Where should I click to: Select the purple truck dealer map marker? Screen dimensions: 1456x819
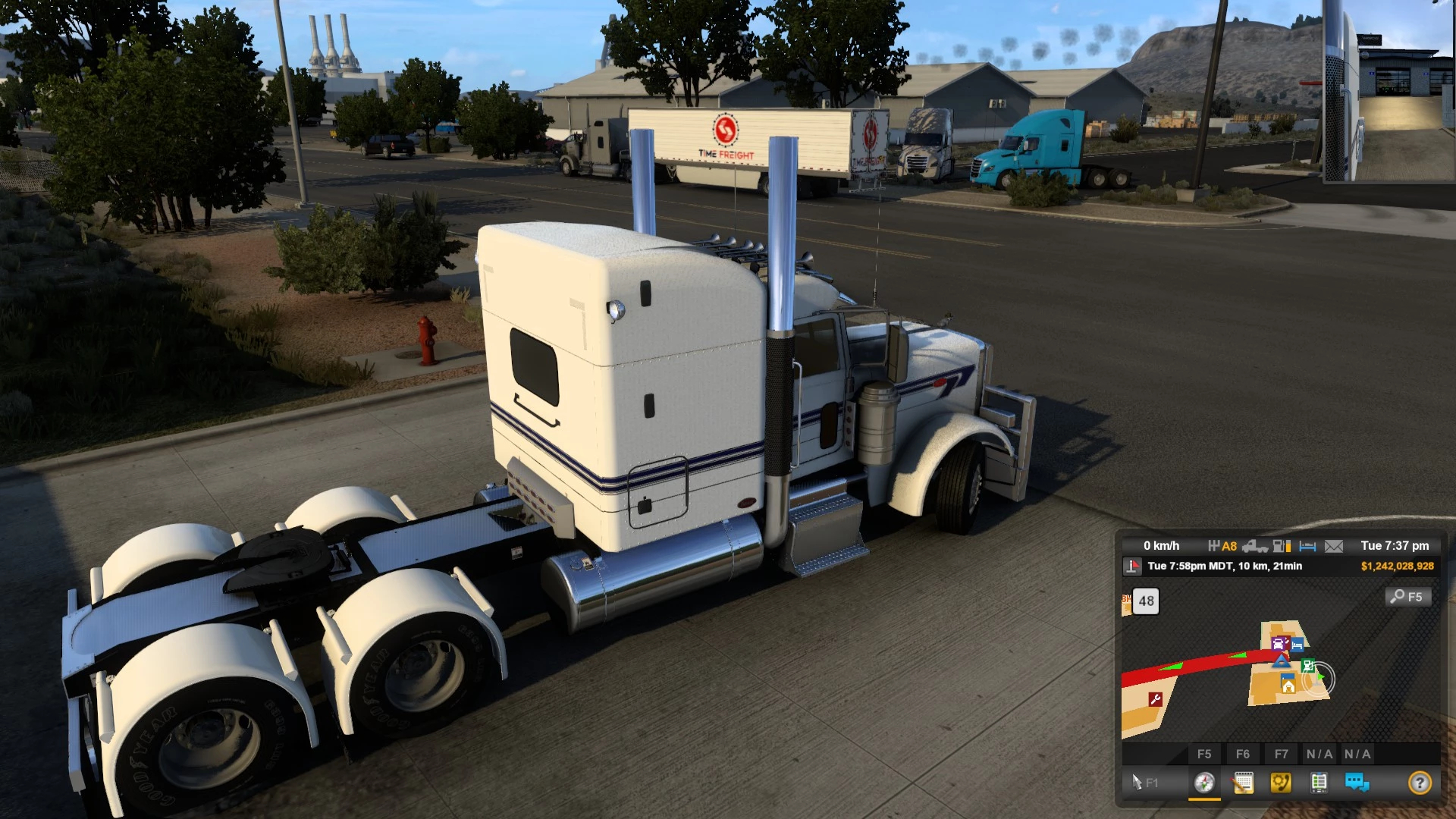click(1279, 644)
